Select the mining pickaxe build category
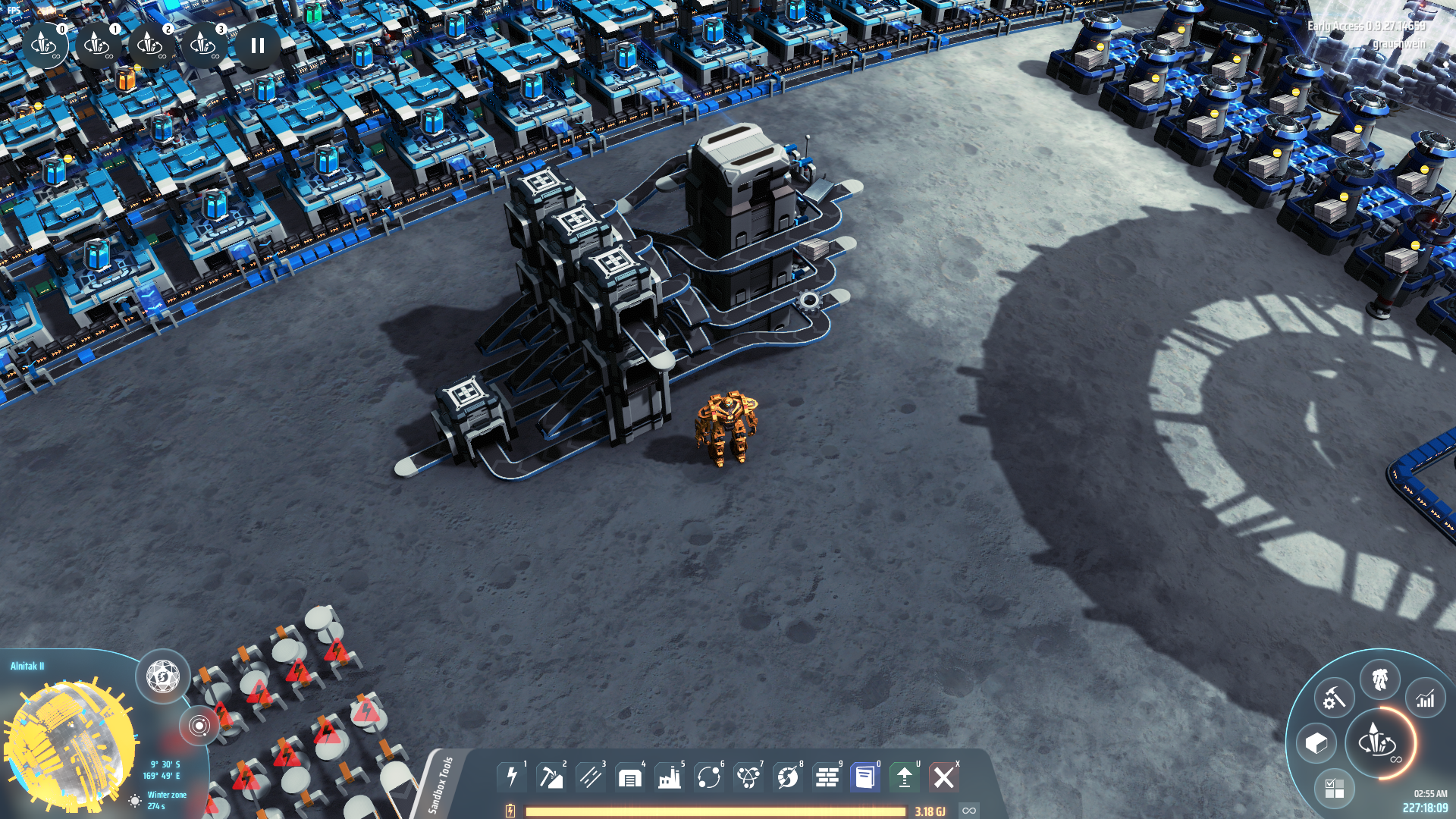 point(551,777)
